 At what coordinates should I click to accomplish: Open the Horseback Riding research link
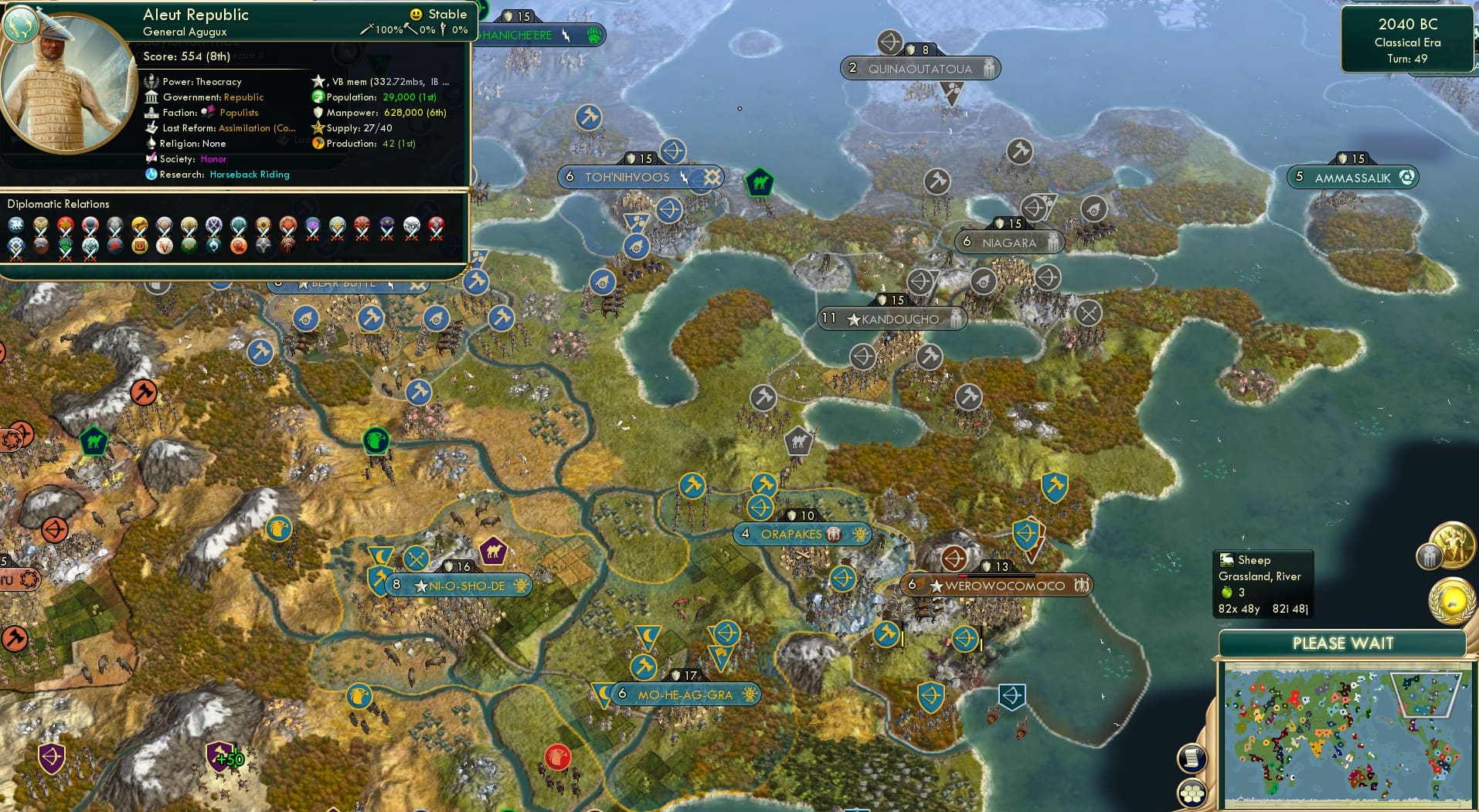point(249,175)
